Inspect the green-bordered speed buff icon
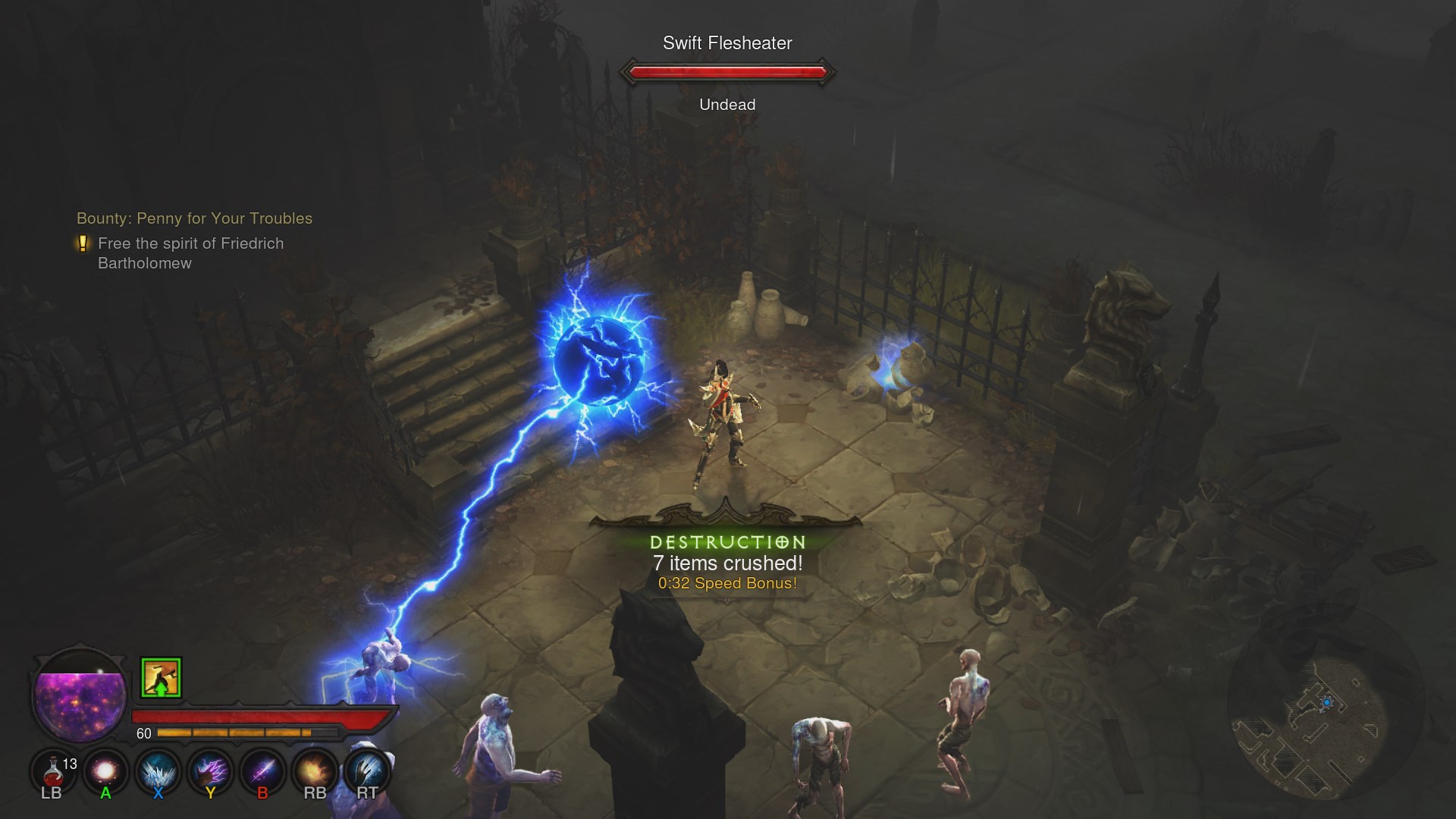1456x819 pixels. pos(161,677)
